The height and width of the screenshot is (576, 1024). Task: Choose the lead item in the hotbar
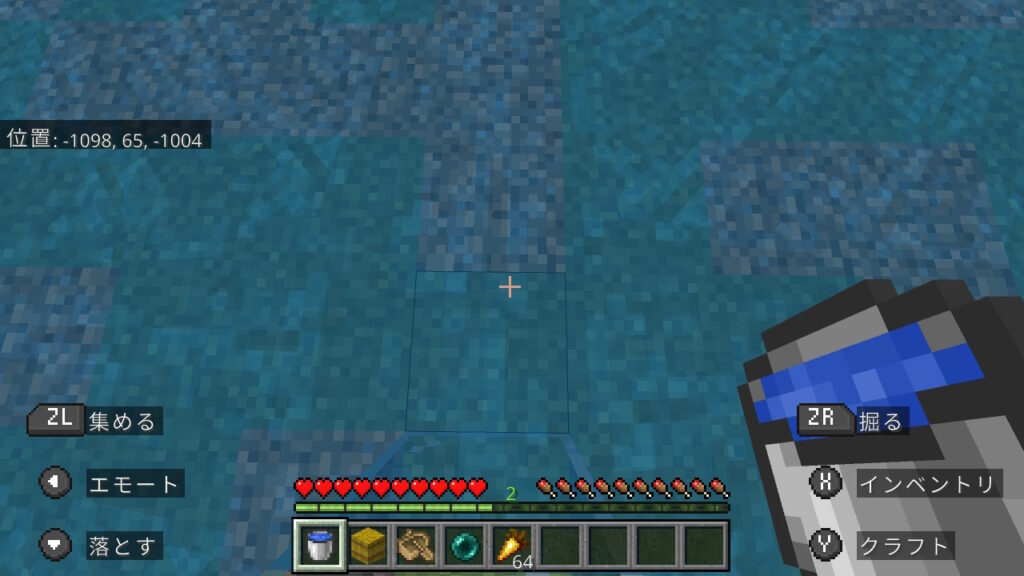point(416,546)
